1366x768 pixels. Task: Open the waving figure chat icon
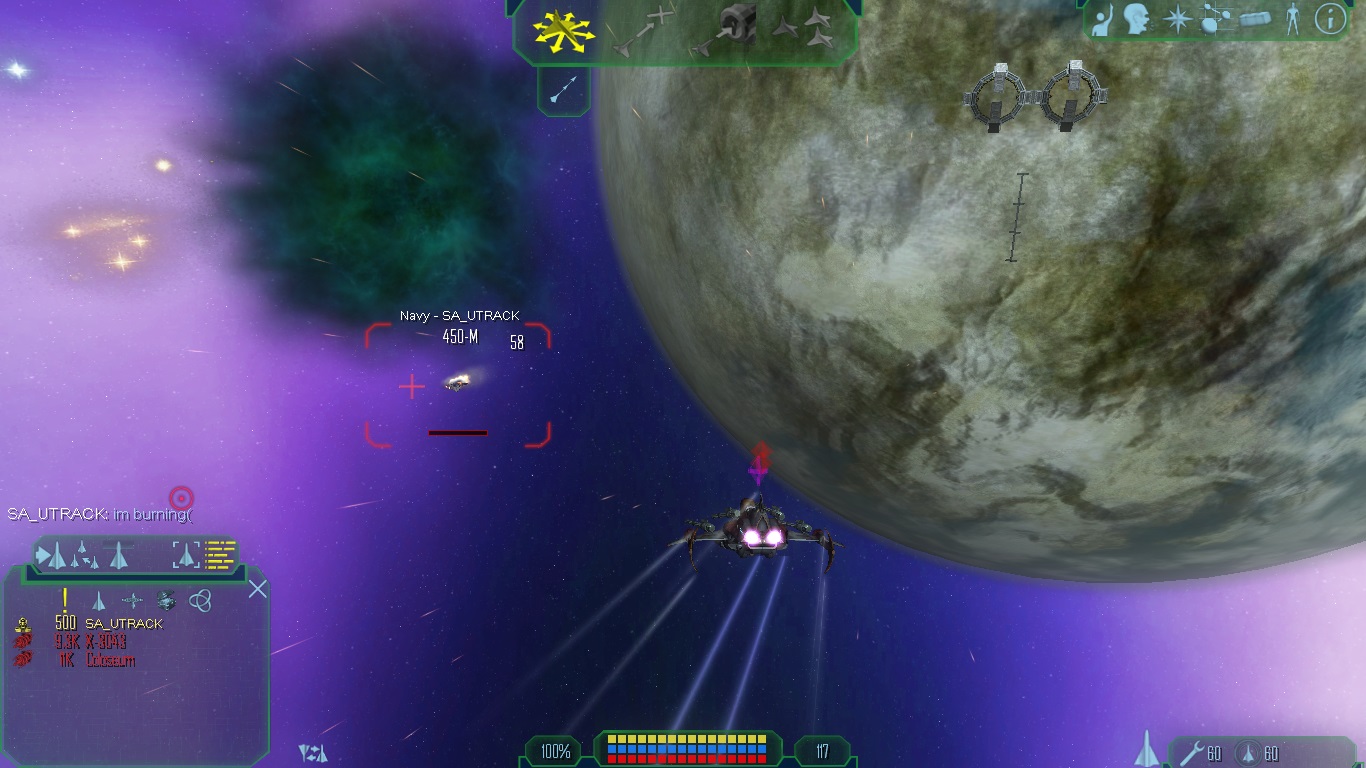coord(1103,20)
